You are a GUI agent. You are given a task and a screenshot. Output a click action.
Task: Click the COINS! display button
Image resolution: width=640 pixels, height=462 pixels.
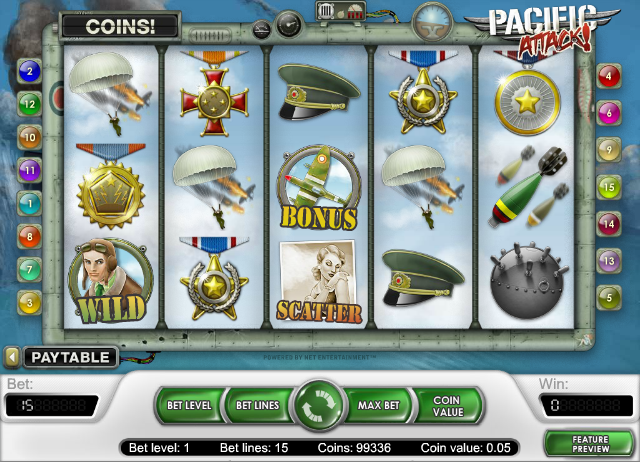(119, 26)
